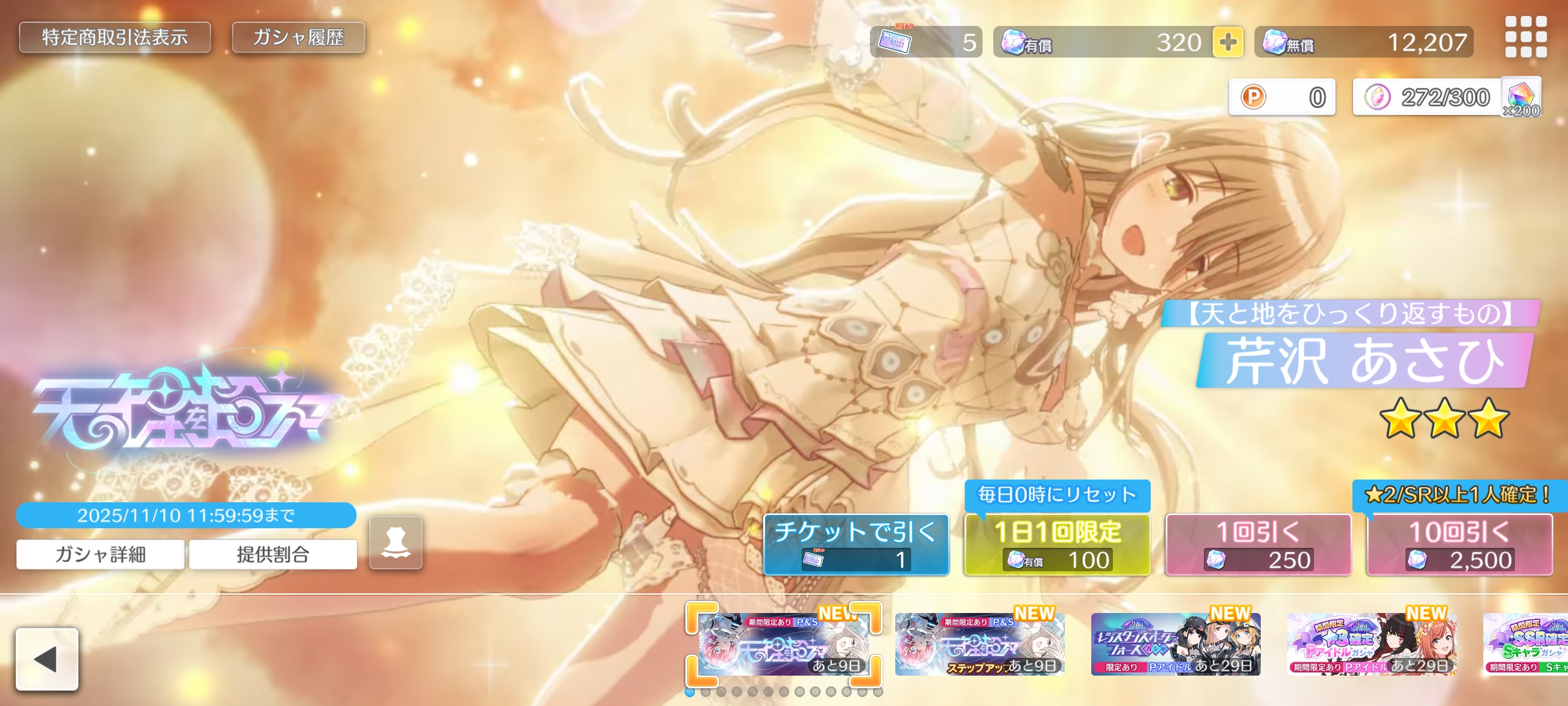1568x706 pixels.
Task: Use the 1日1回限定 daily pull
Action: tap(1057, 545)
